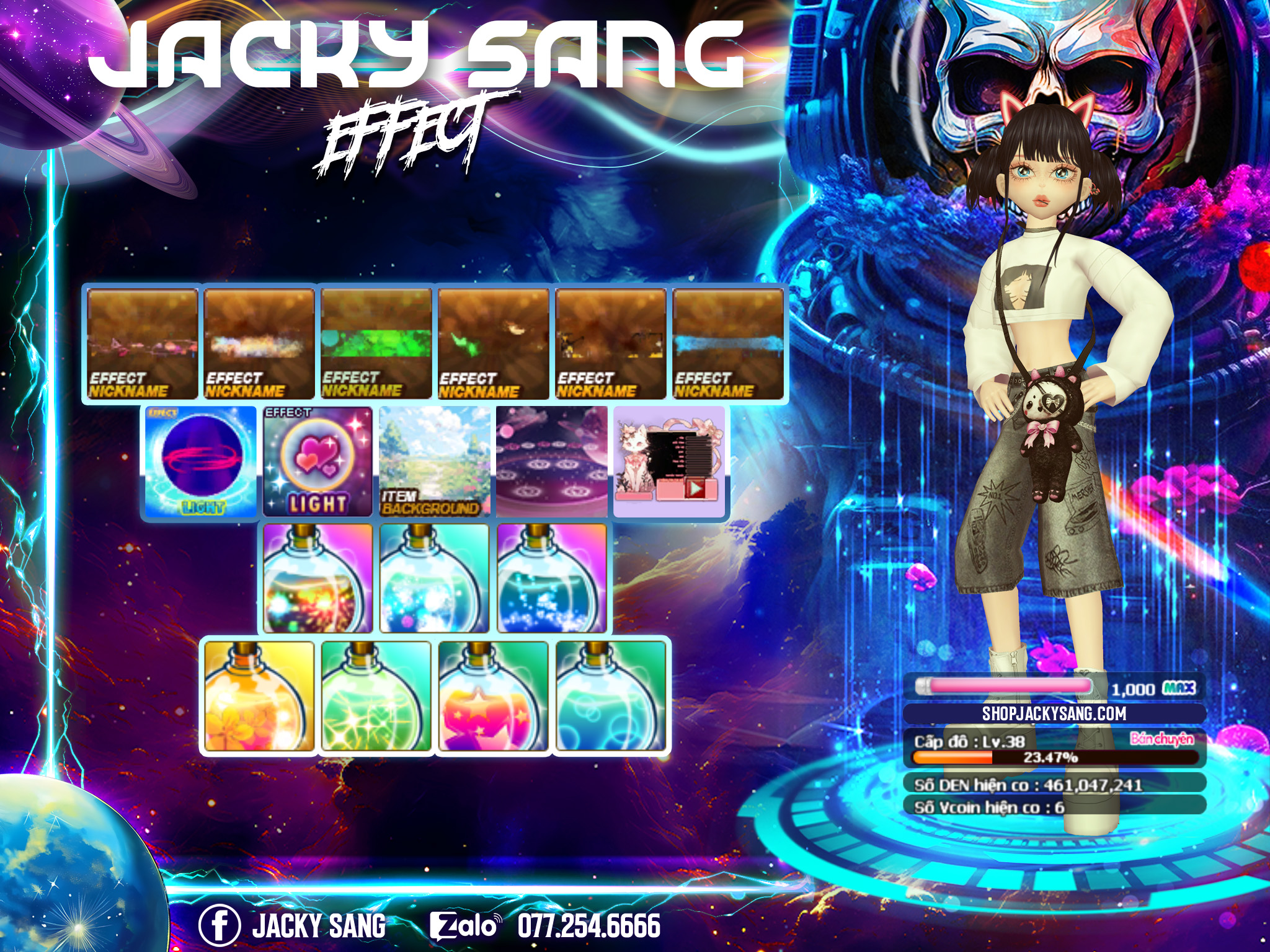The height and width of the screenshot is (952, 1270).
Task: Select the purple moonlit stage background tile
Action: click(551, 462)
